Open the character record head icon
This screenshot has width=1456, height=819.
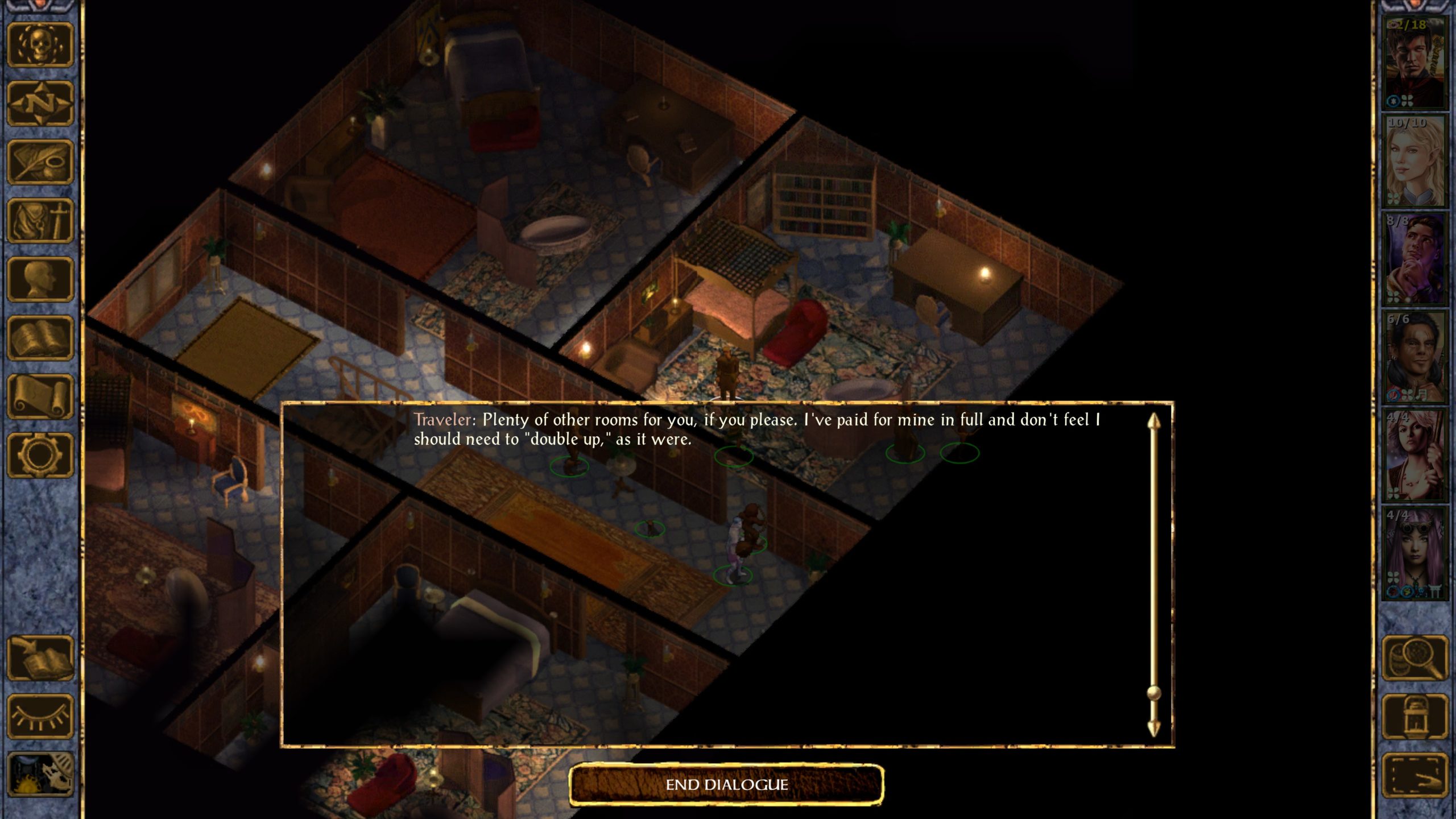[40, 279]
